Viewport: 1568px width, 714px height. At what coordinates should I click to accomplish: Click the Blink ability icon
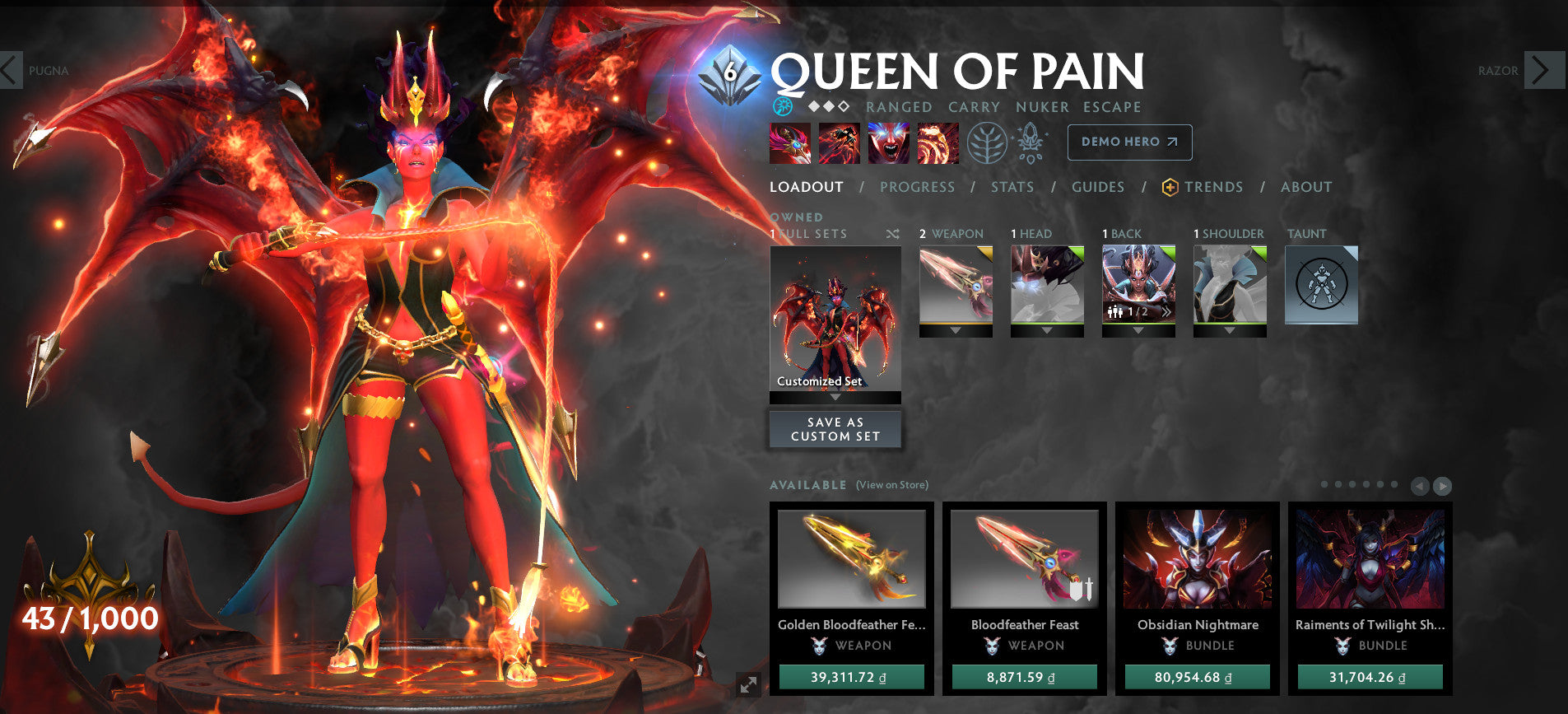pyautogui.click(x=840, y=142)
